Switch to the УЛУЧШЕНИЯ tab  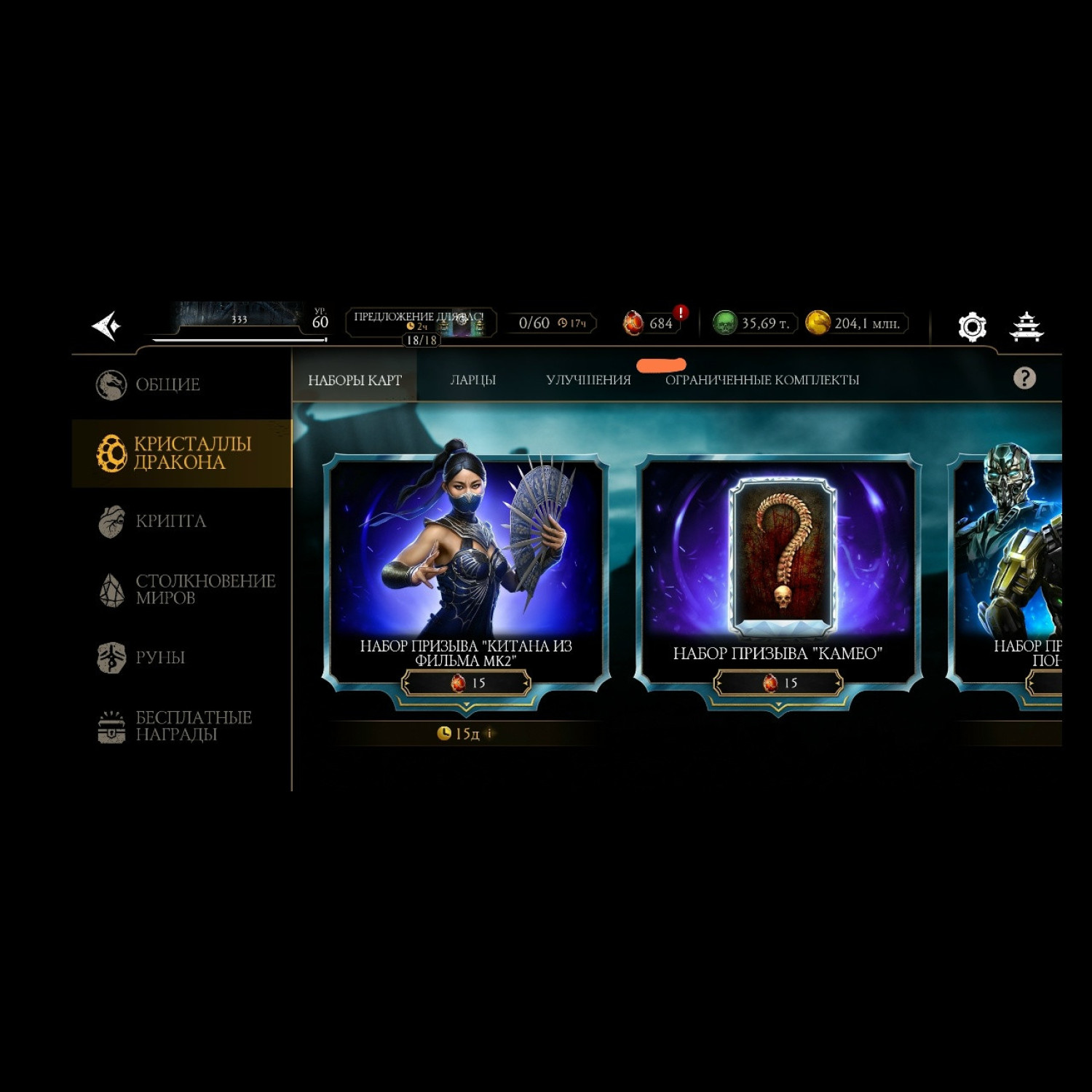pyautogui.click(x=588, y=380)
